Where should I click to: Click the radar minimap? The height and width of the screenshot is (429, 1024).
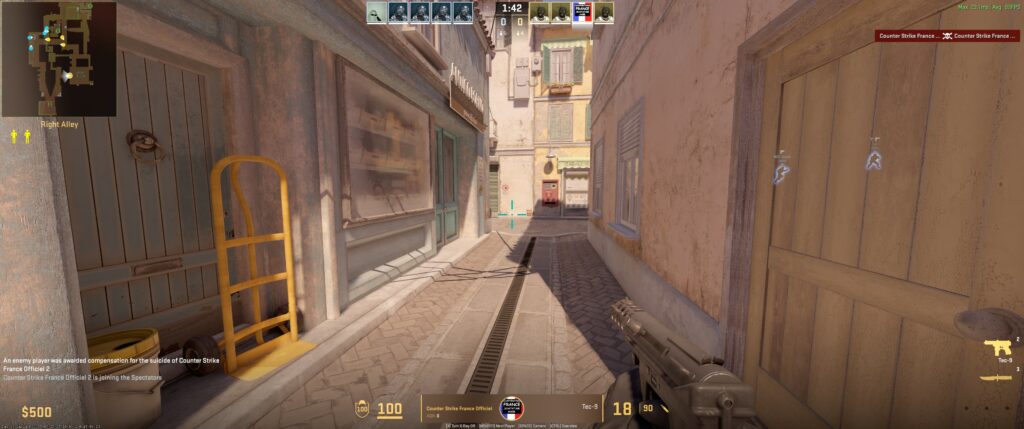point(58,59)
